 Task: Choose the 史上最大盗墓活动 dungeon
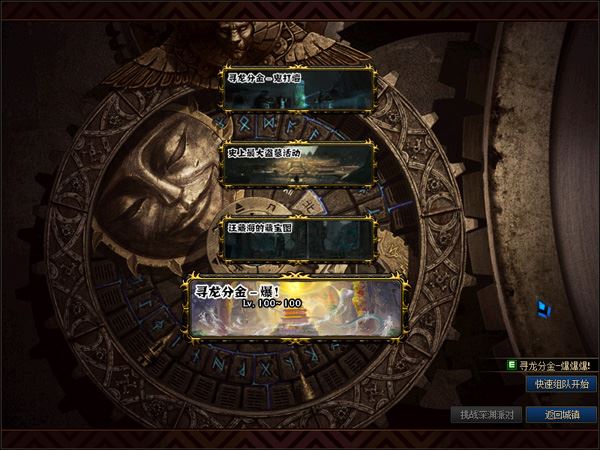(x=299, y=164)
